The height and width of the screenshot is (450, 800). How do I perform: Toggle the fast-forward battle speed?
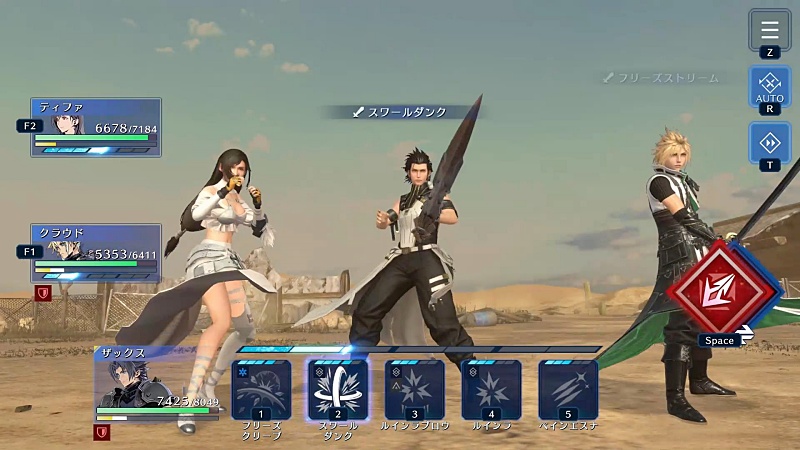tap(769, 143)
